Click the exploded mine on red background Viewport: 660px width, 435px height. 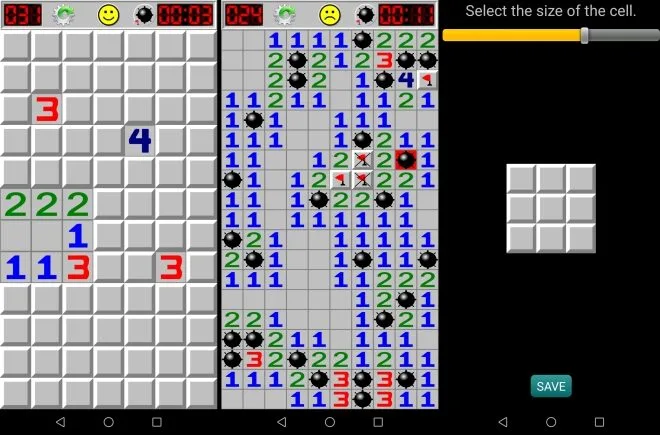pos(406,159)
